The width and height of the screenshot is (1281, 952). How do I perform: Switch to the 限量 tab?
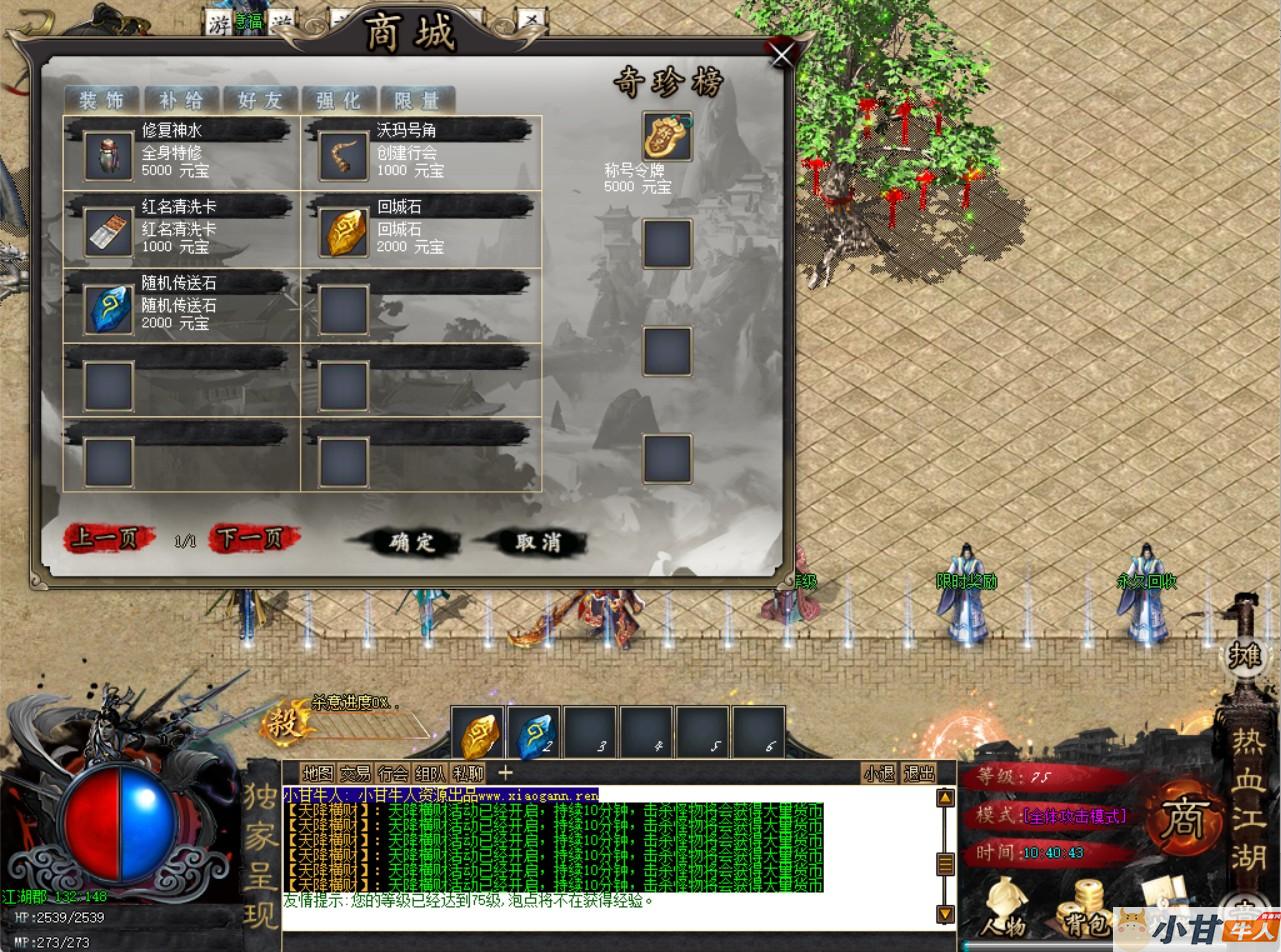click(x=417, y=100)
